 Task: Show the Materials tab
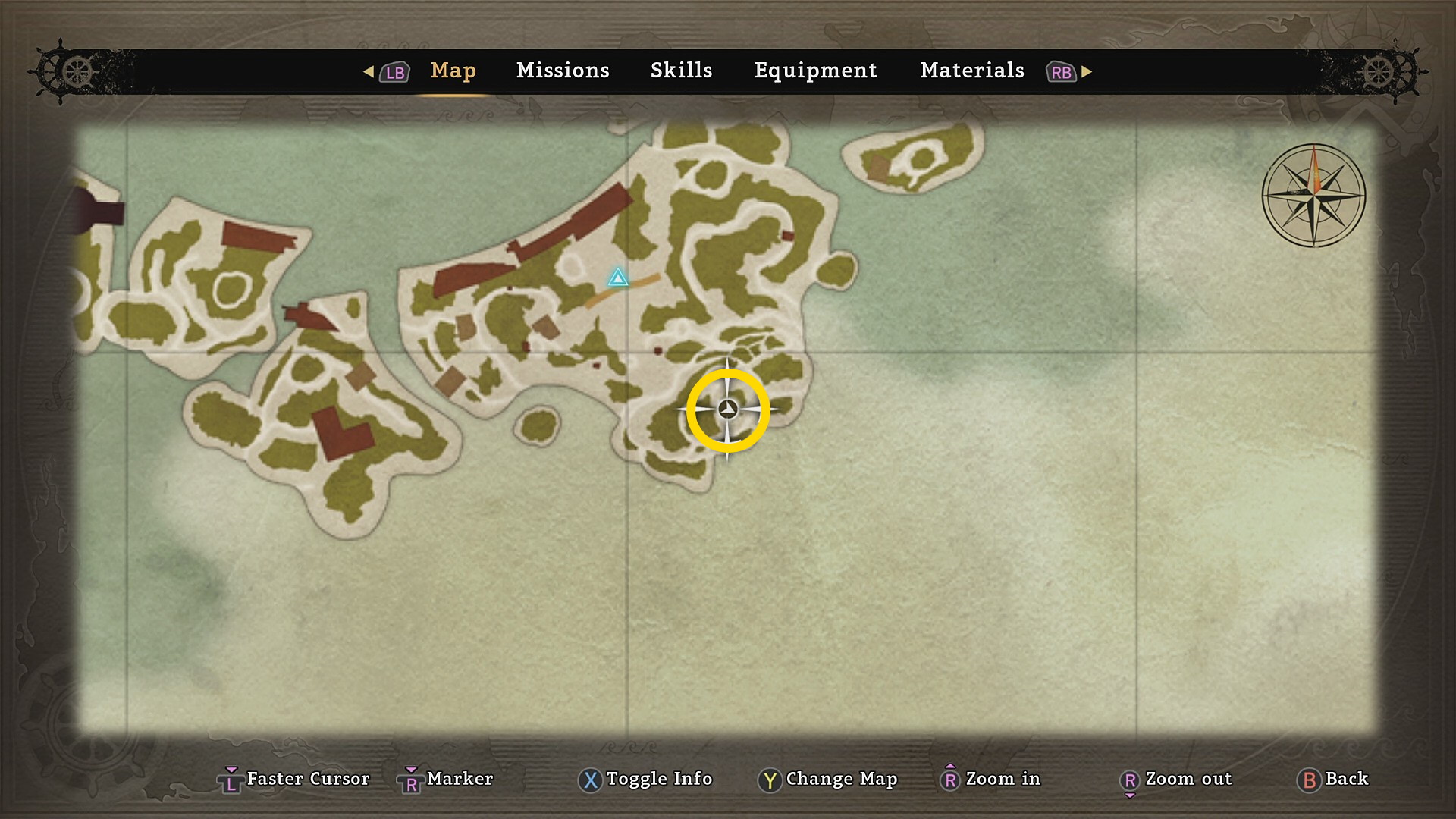[971, 71]
